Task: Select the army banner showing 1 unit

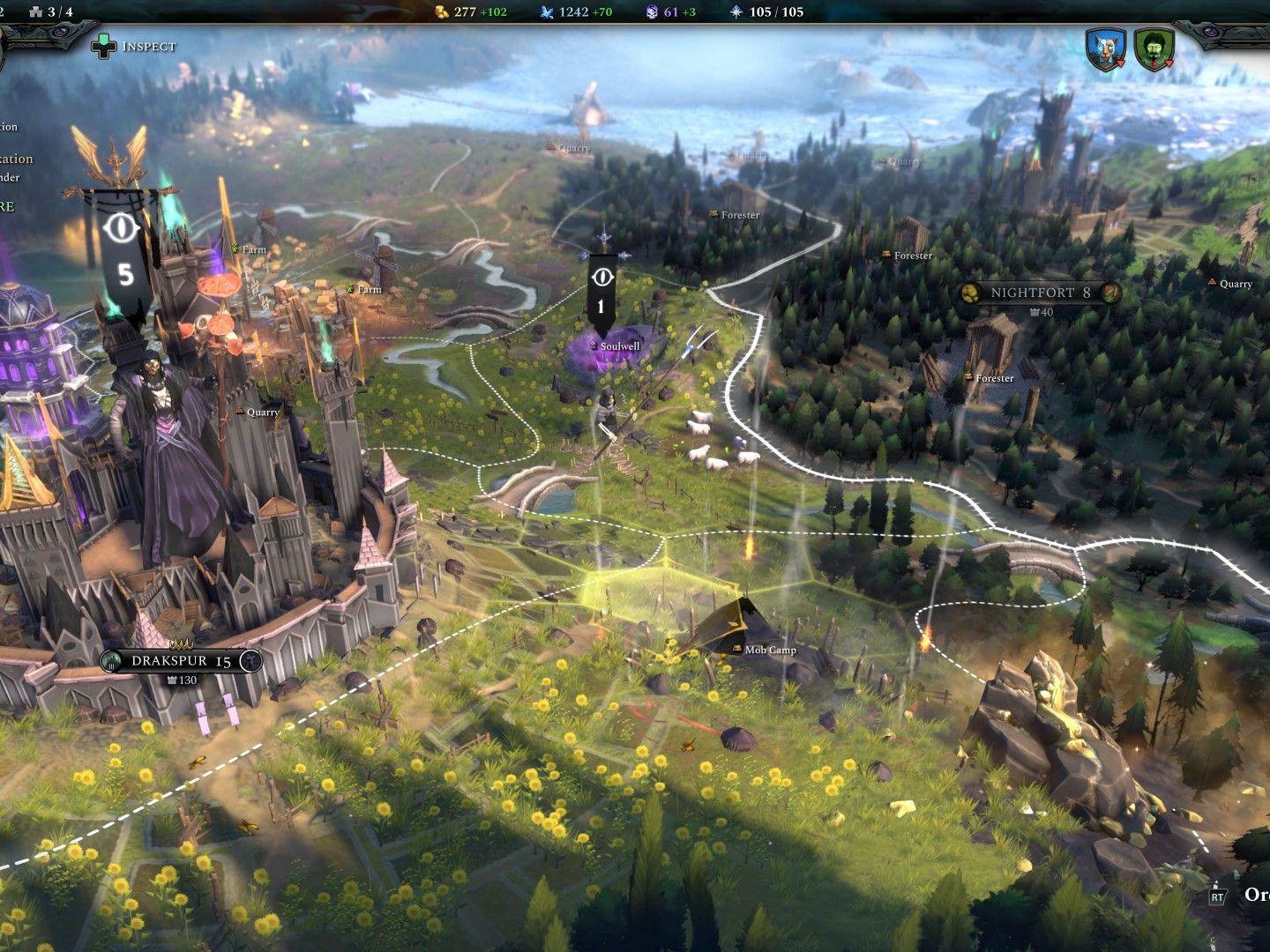Action: (601, 291)
